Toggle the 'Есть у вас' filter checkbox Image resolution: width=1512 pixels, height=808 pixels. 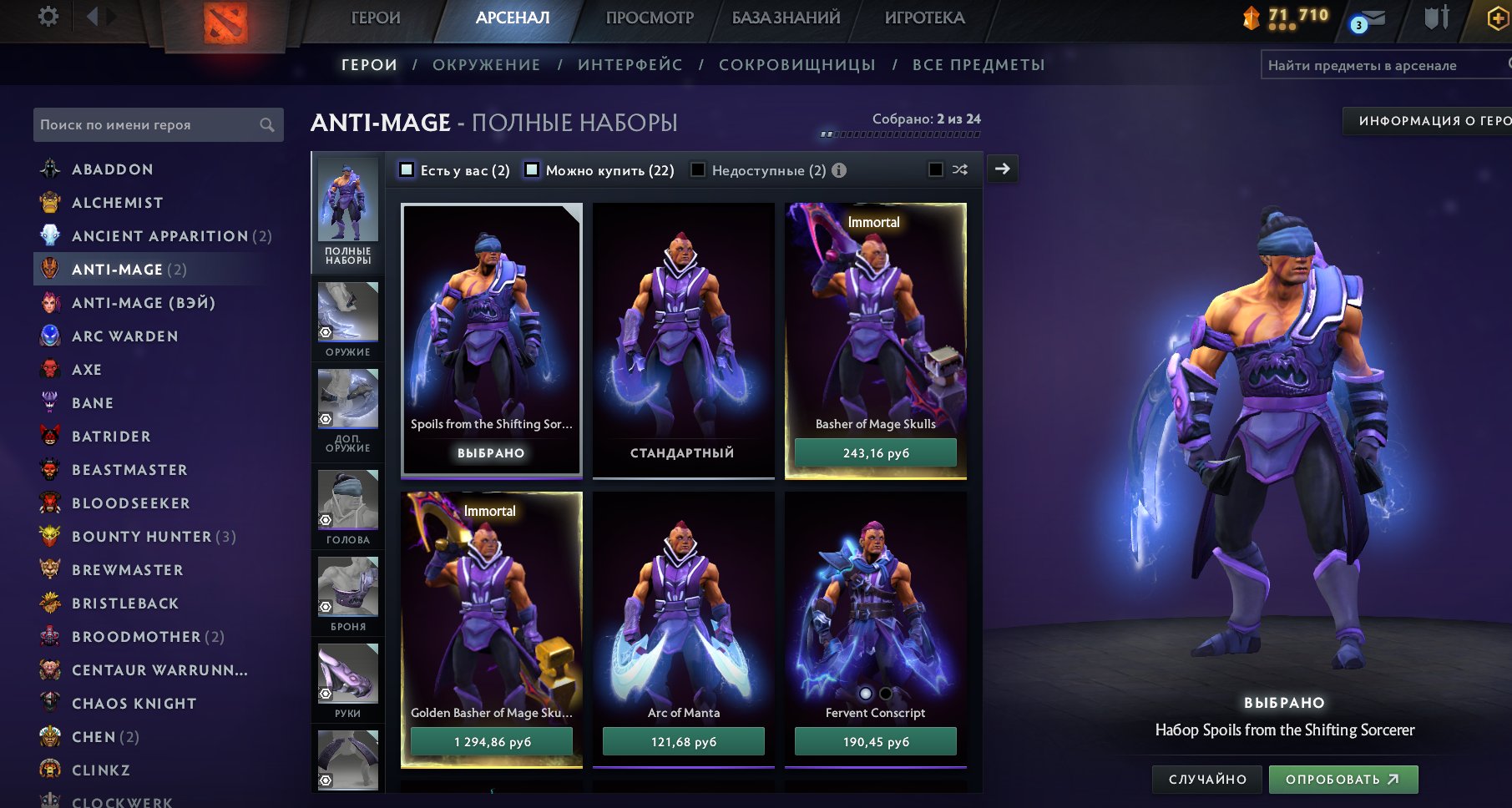(407, 170)
